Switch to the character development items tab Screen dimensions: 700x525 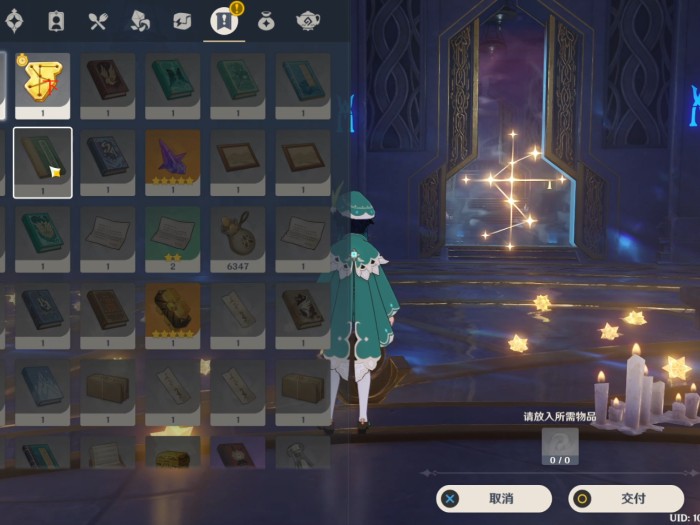(55, 20)
